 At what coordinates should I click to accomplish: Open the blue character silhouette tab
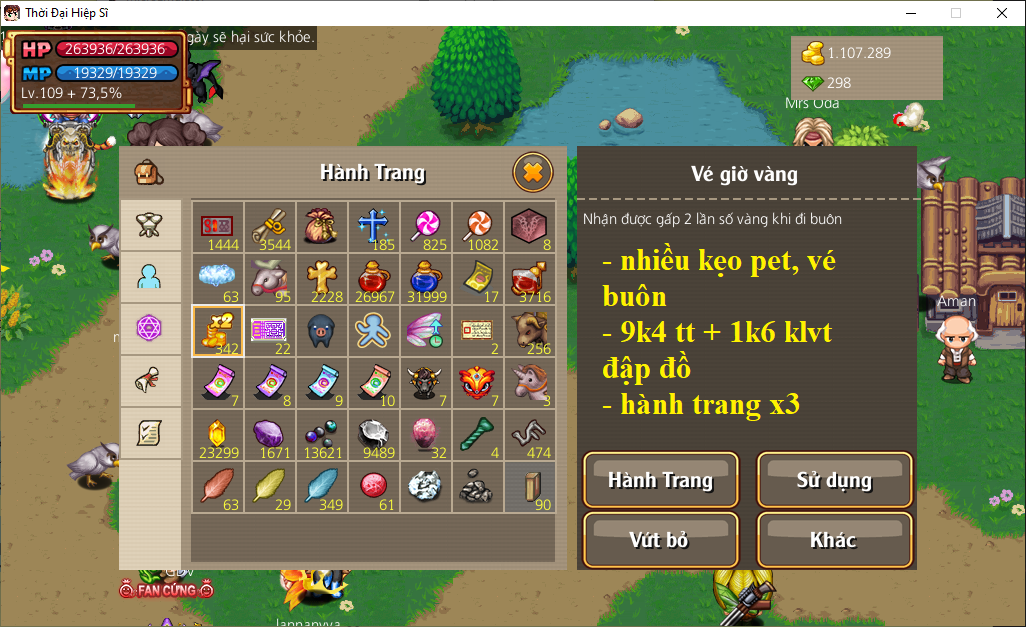pyautogui.click(x=150, y=276)
